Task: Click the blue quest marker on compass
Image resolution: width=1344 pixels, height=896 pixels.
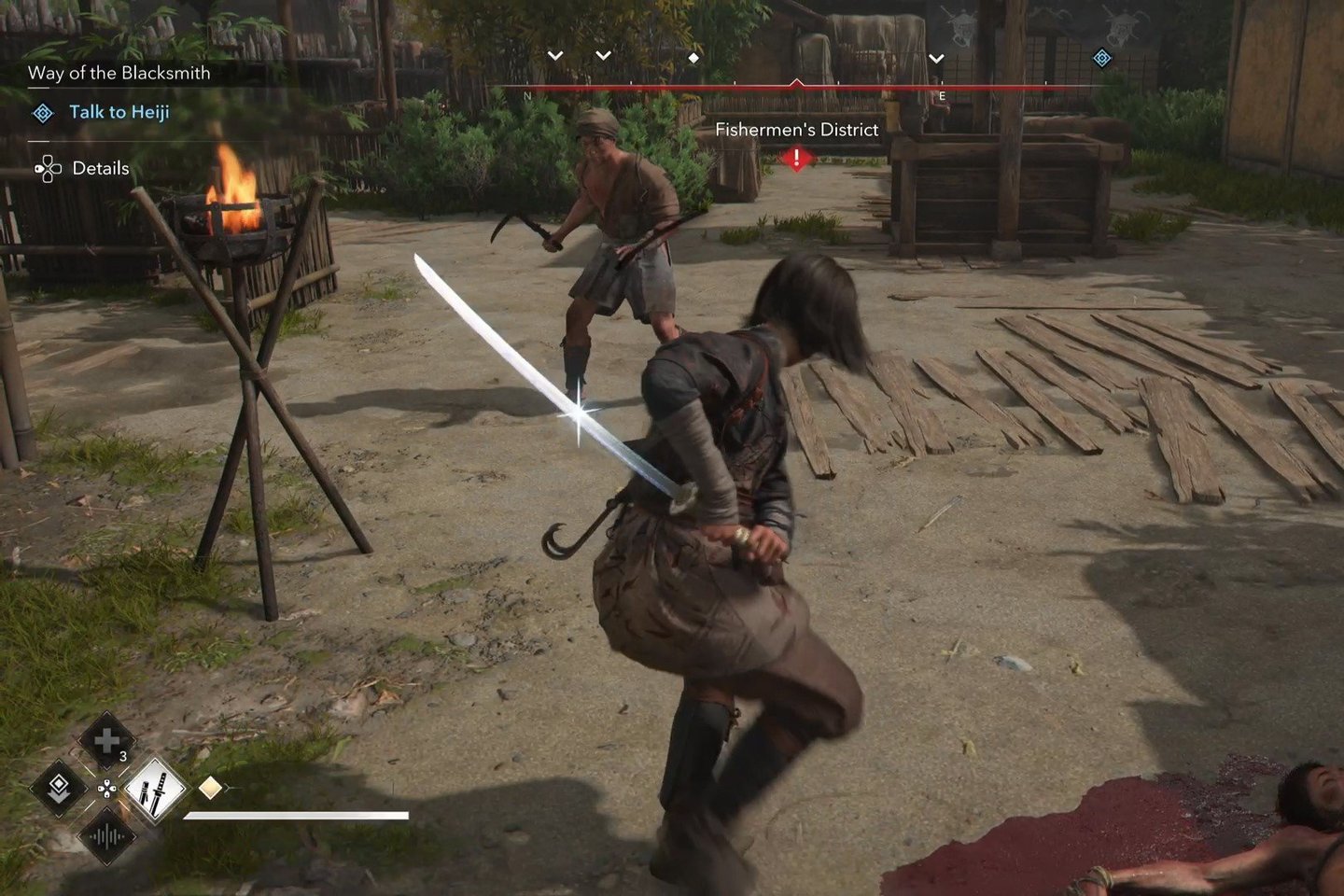Action: (x=1101, y=58)
